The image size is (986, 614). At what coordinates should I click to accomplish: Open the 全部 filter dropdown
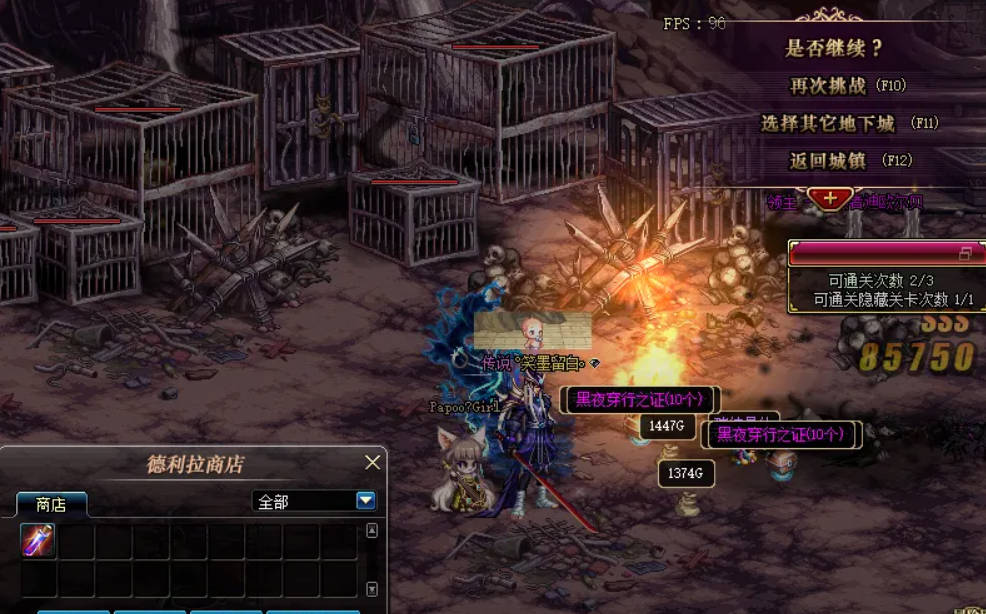tap(365, 501)
